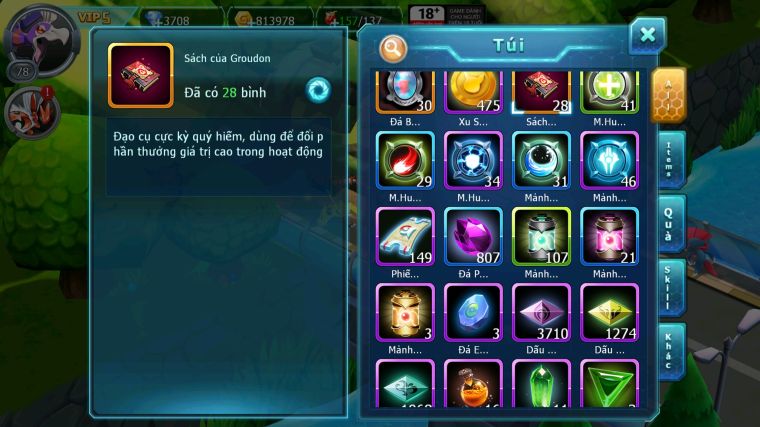The height and width of the screenshot is (427, 760).
Task: Select the gold coin stack of 475
Action: [473, 93]
